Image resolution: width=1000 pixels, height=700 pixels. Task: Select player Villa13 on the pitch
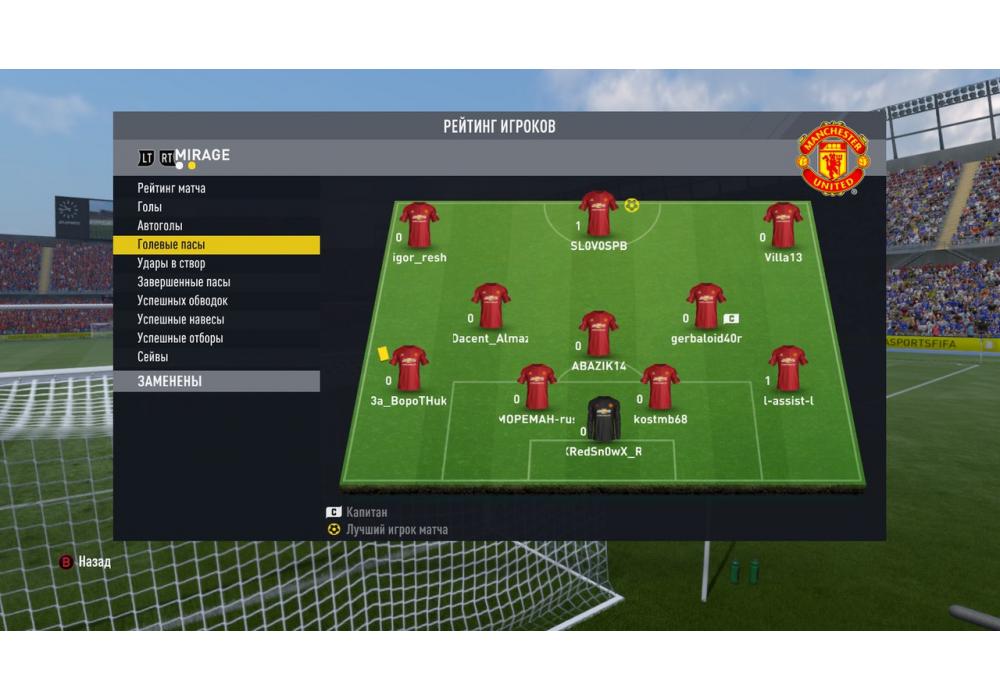click(783, 225)
